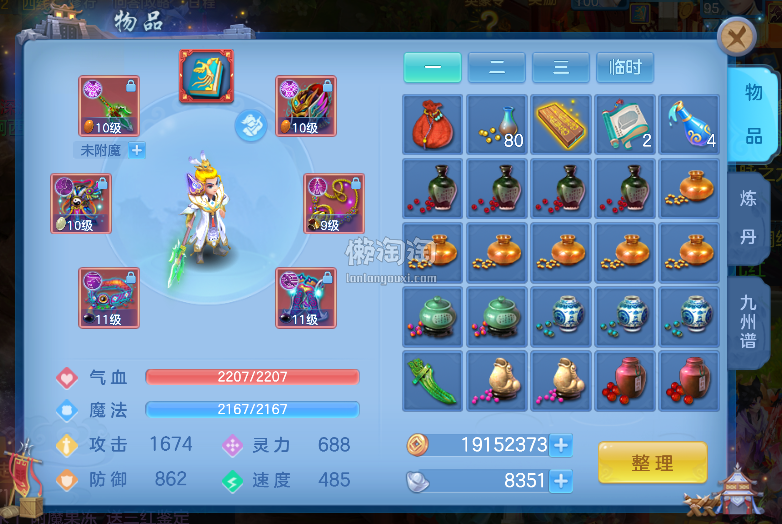Add silver ingots with plus button
782x524 pixels.
[561, 481]
